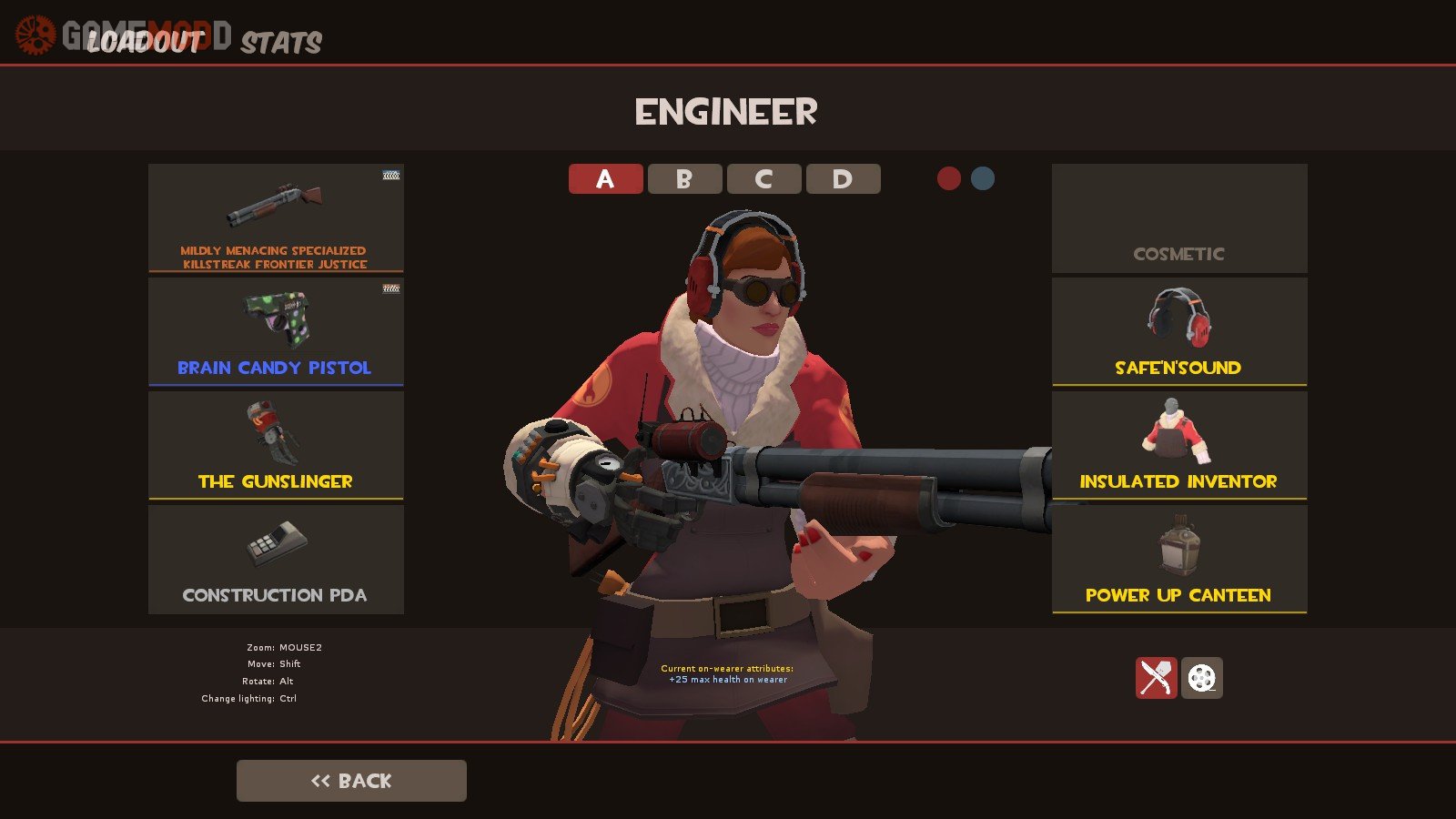Viewport: 1456px width, 819px height.
Task: Open the taunt loadout button
Action: (x=1156, y=678)
